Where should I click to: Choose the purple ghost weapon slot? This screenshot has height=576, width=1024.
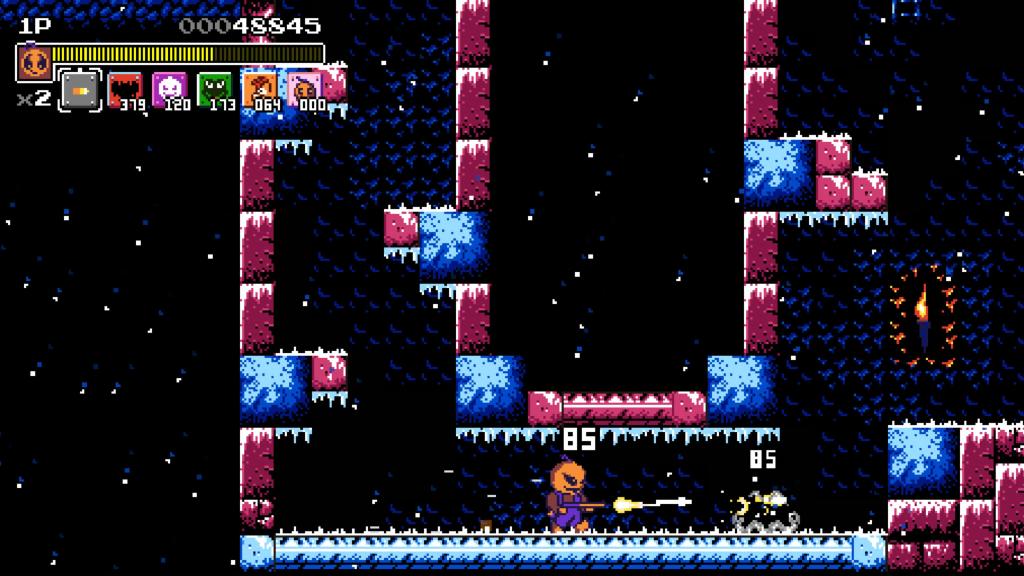[168, 90]
